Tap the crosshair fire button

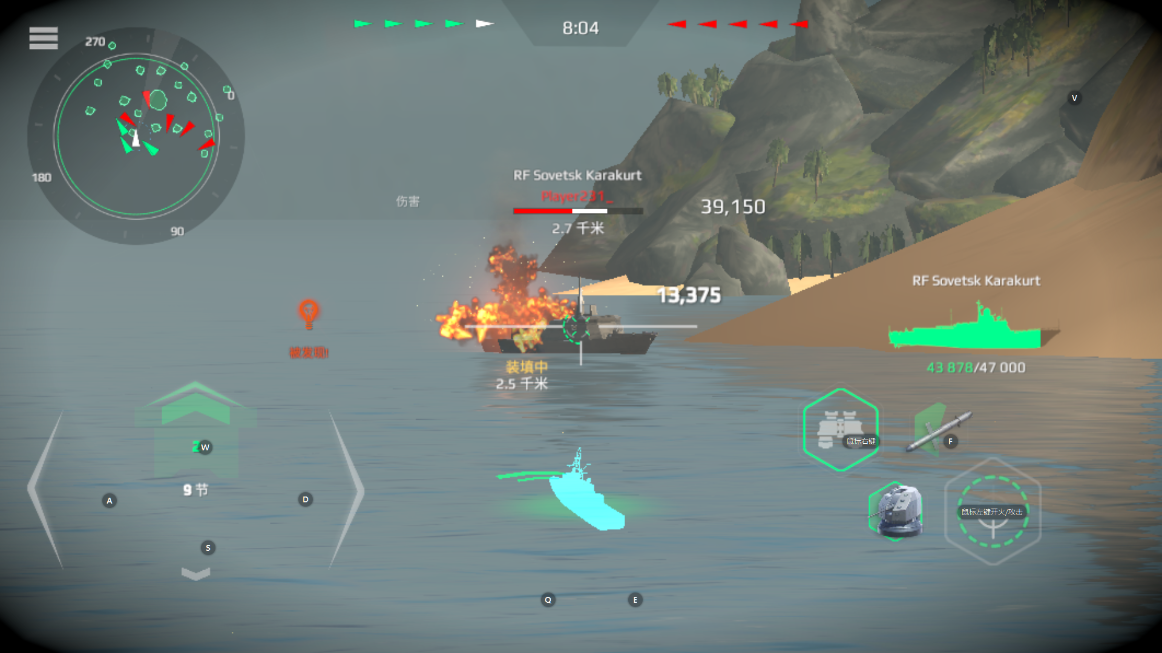(x=992, y=510)
